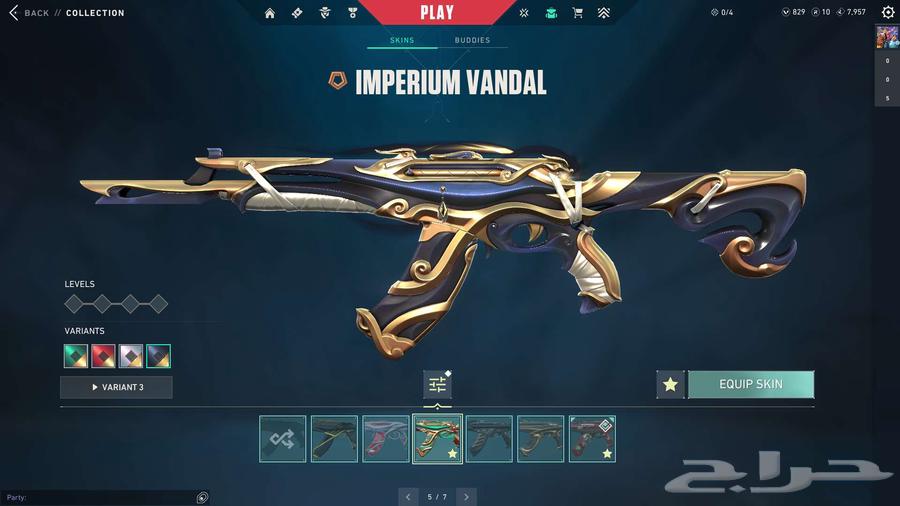900x506 pixels.
Task: Select the green variant swatch
Action: (76, 356)
